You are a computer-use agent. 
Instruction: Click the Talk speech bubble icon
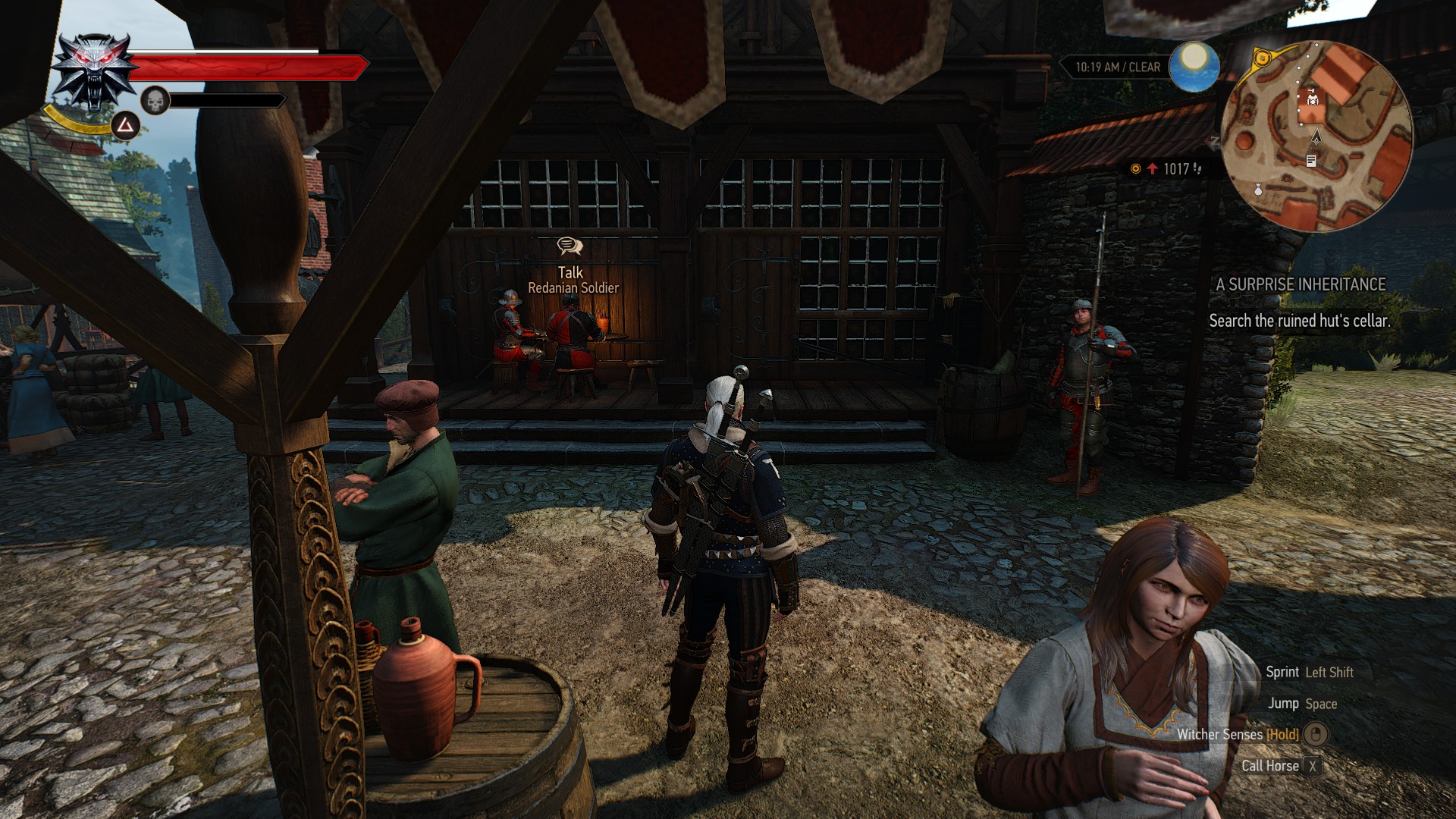pos(570,246)
